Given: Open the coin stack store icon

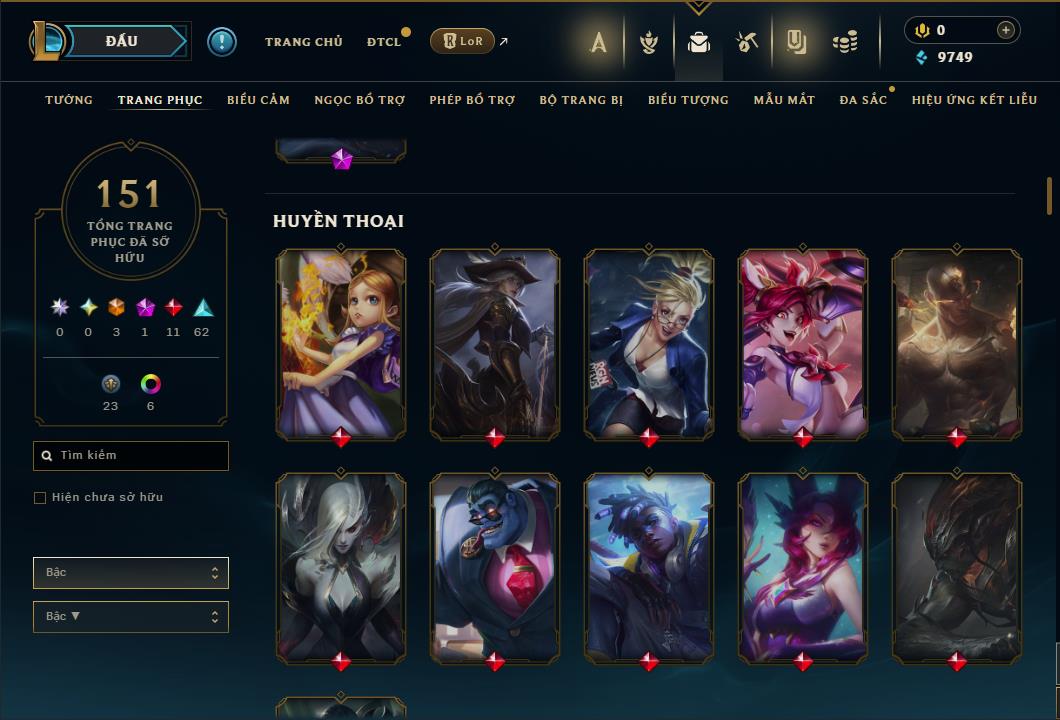Looking at the screenshot, I should coord(845,42).
